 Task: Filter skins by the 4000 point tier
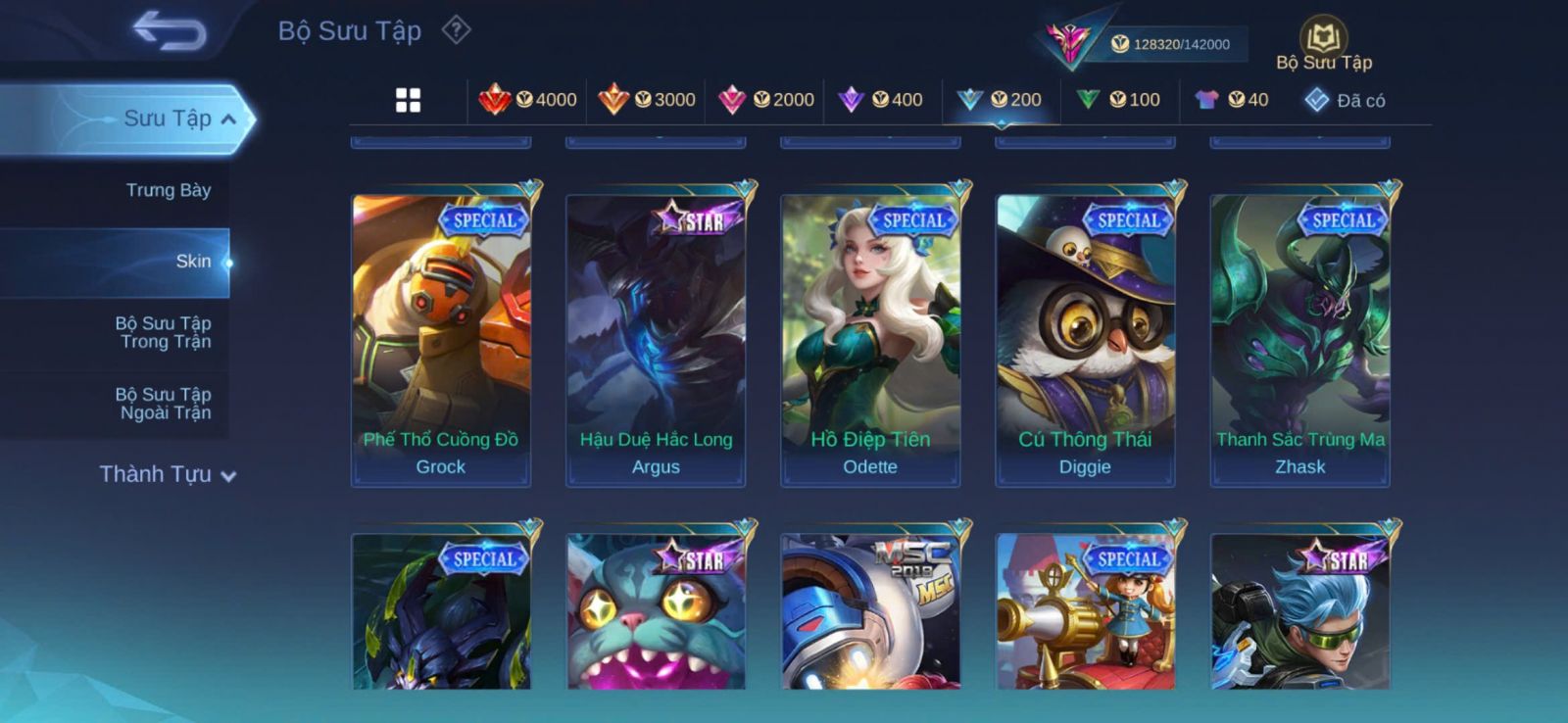pyautogui.click(x=528, y=100)
